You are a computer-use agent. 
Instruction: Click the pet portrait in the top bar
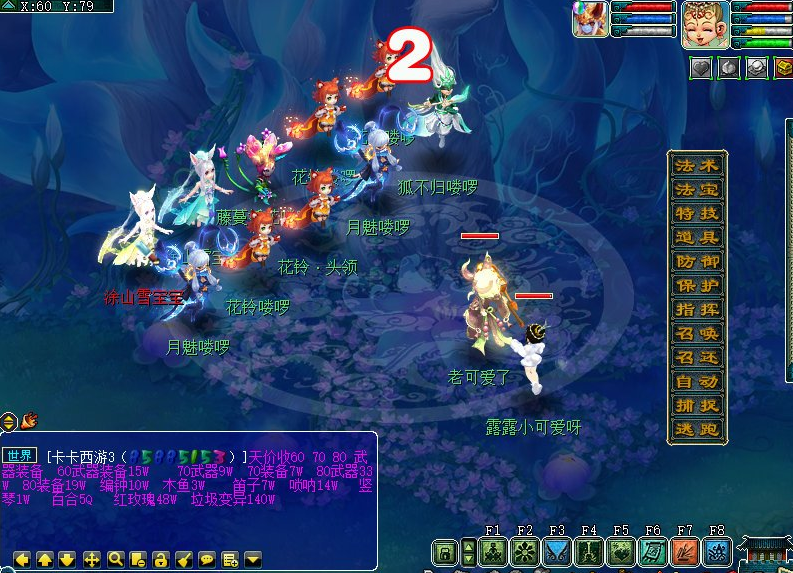point(590,20)
